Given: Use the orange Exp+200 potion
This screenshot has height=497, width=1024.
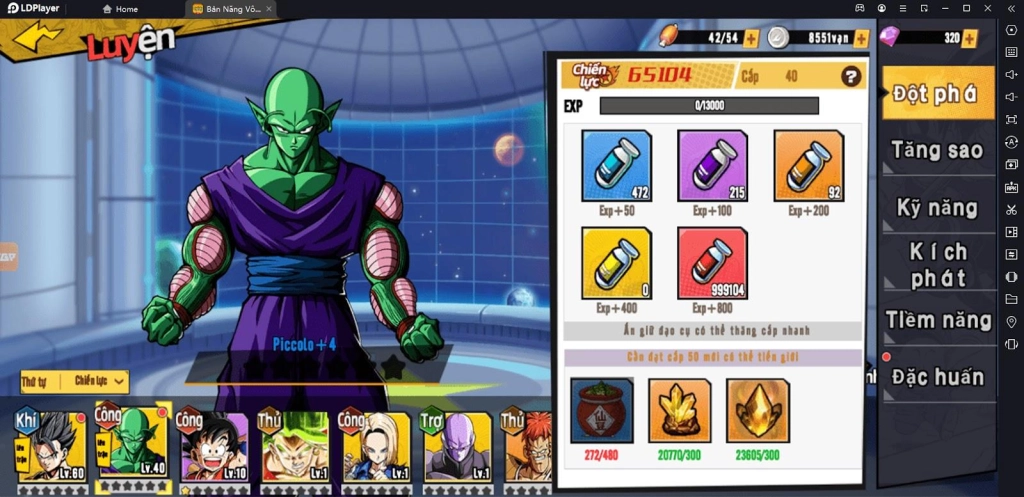Looking at the screenshot, I should 808,165.
